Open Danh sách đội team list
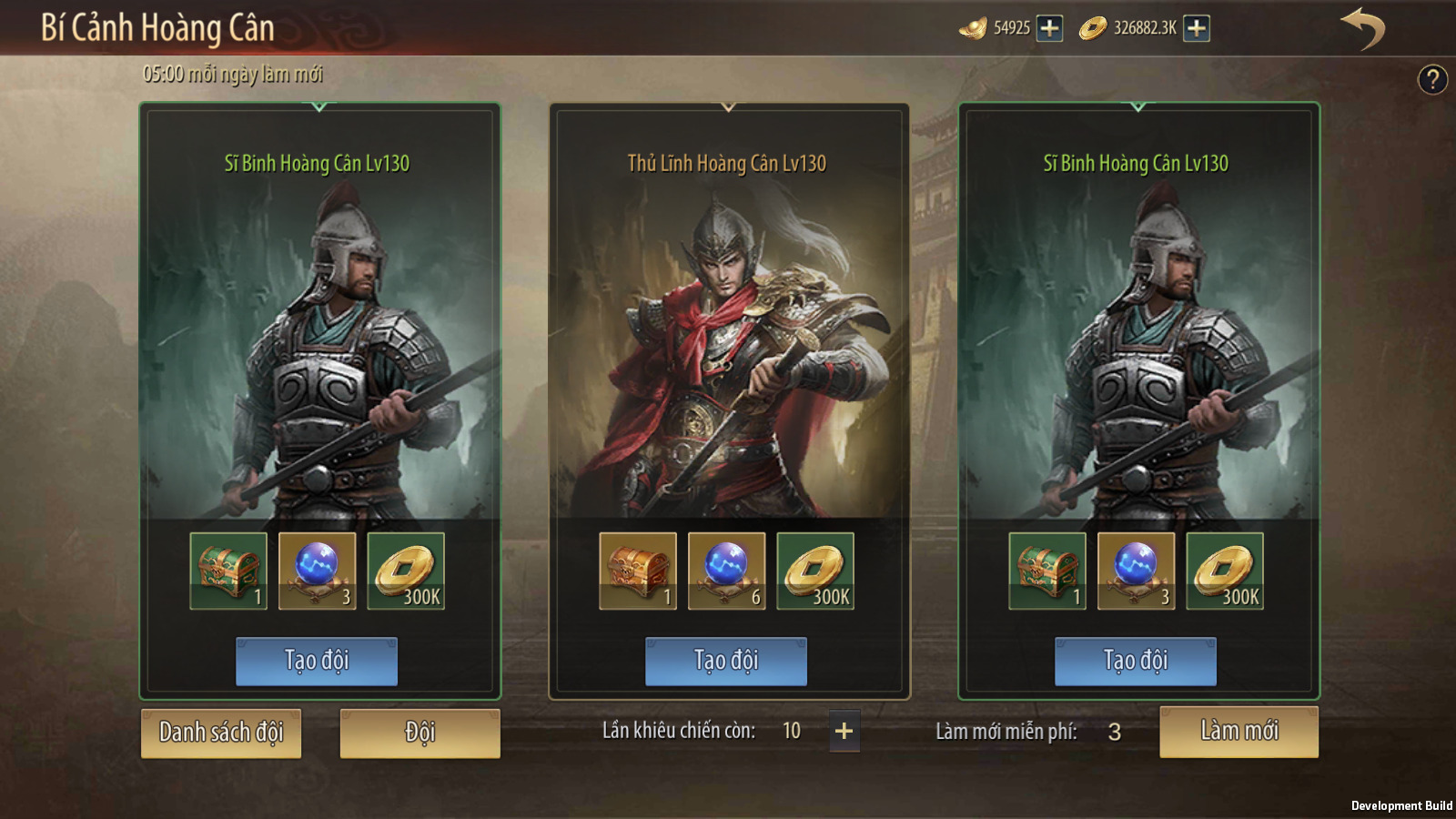Screen dimensions: 1456x819 [221, 733]
